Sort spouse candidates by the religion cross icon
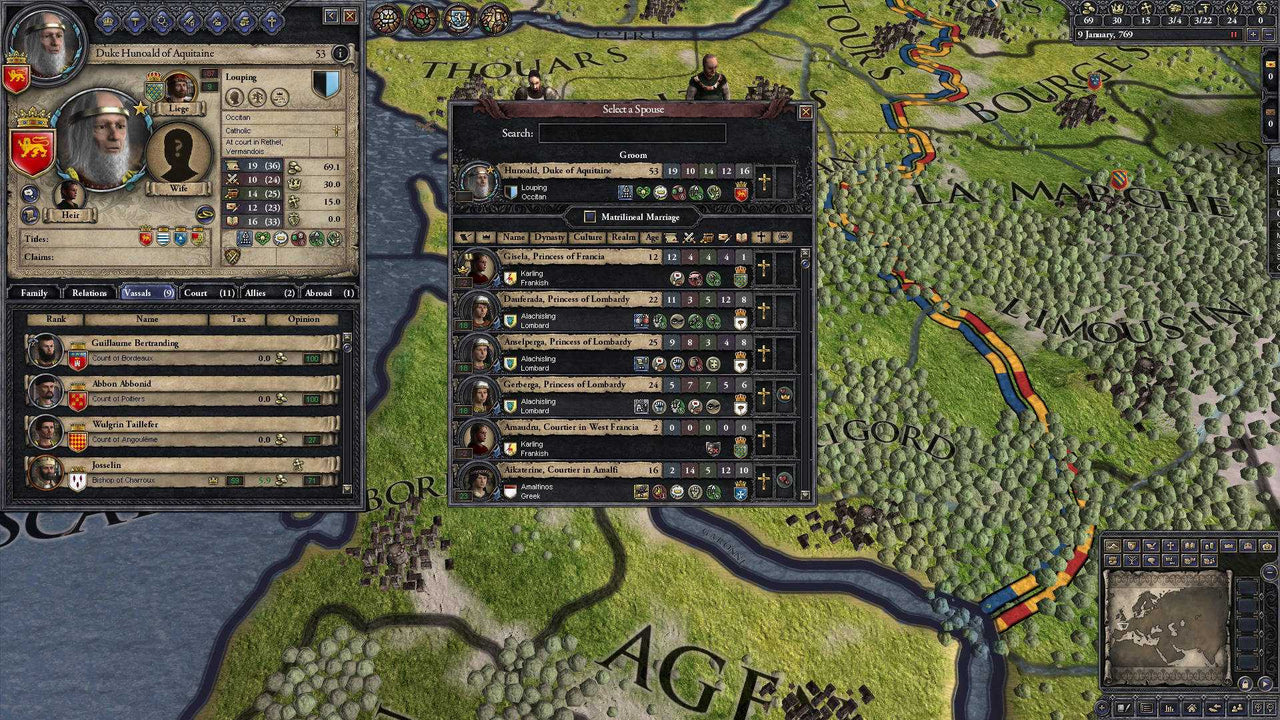The image size is (1280, 720). point(760,238)
